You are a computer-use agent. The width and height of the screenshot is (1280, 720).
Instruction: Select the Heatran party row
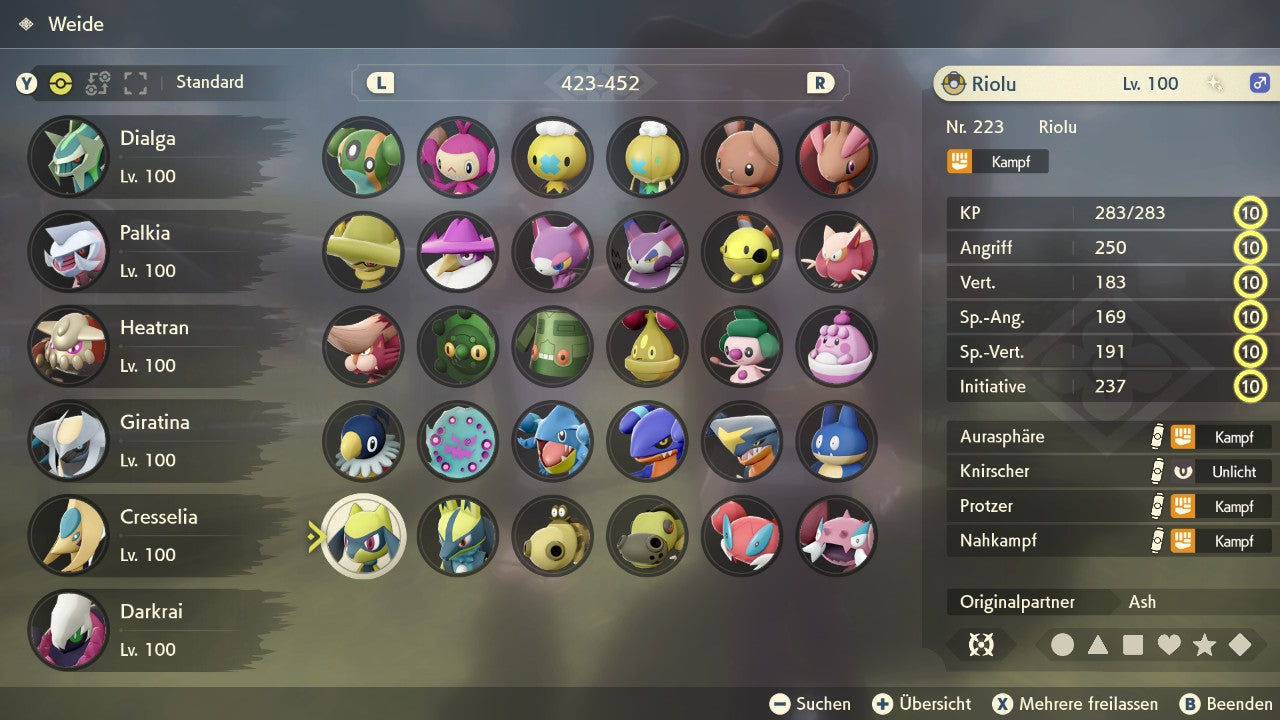[150, 346]
